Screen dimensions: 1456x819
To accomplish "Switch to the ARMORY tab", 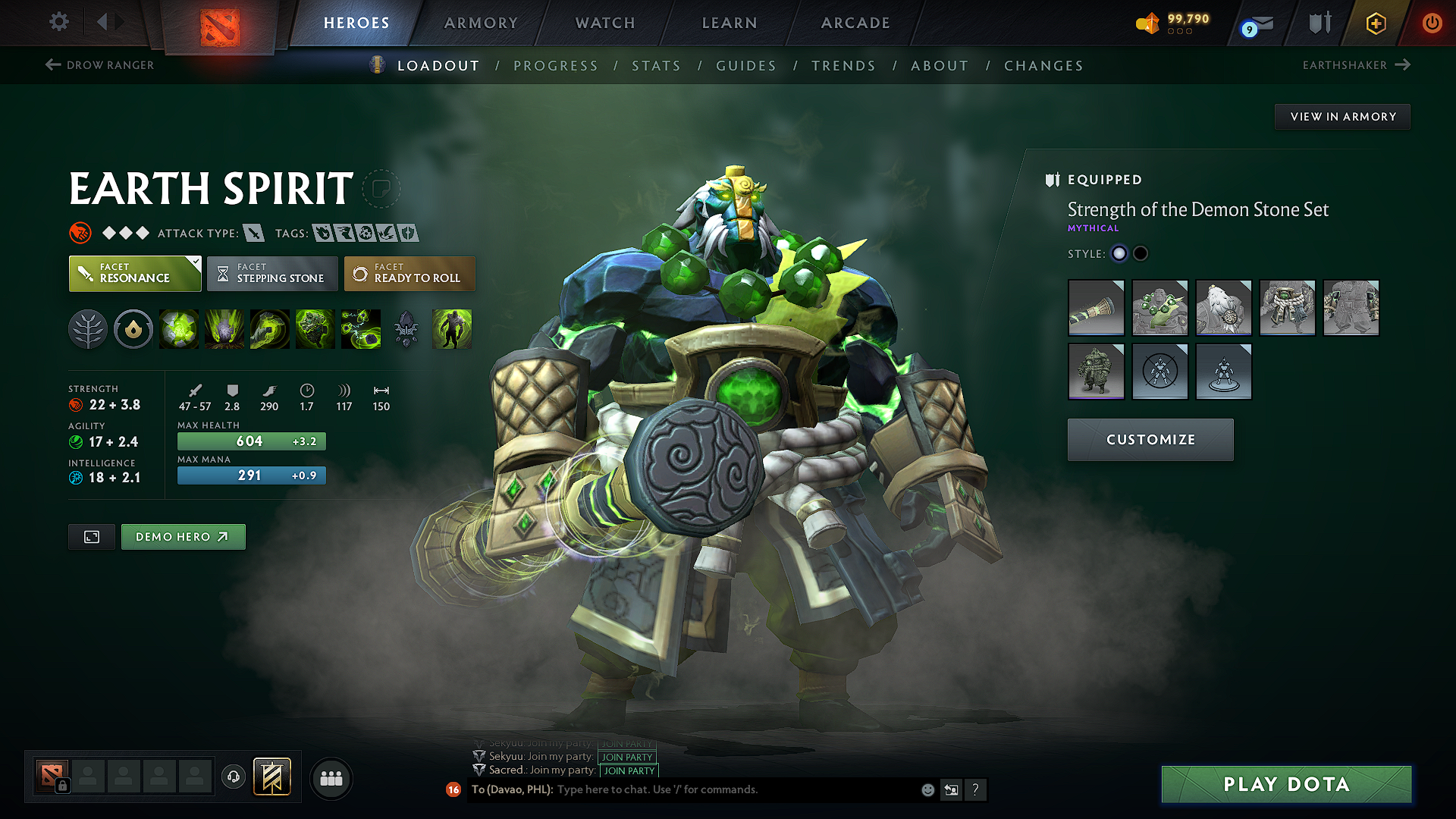I will [481, 23].
